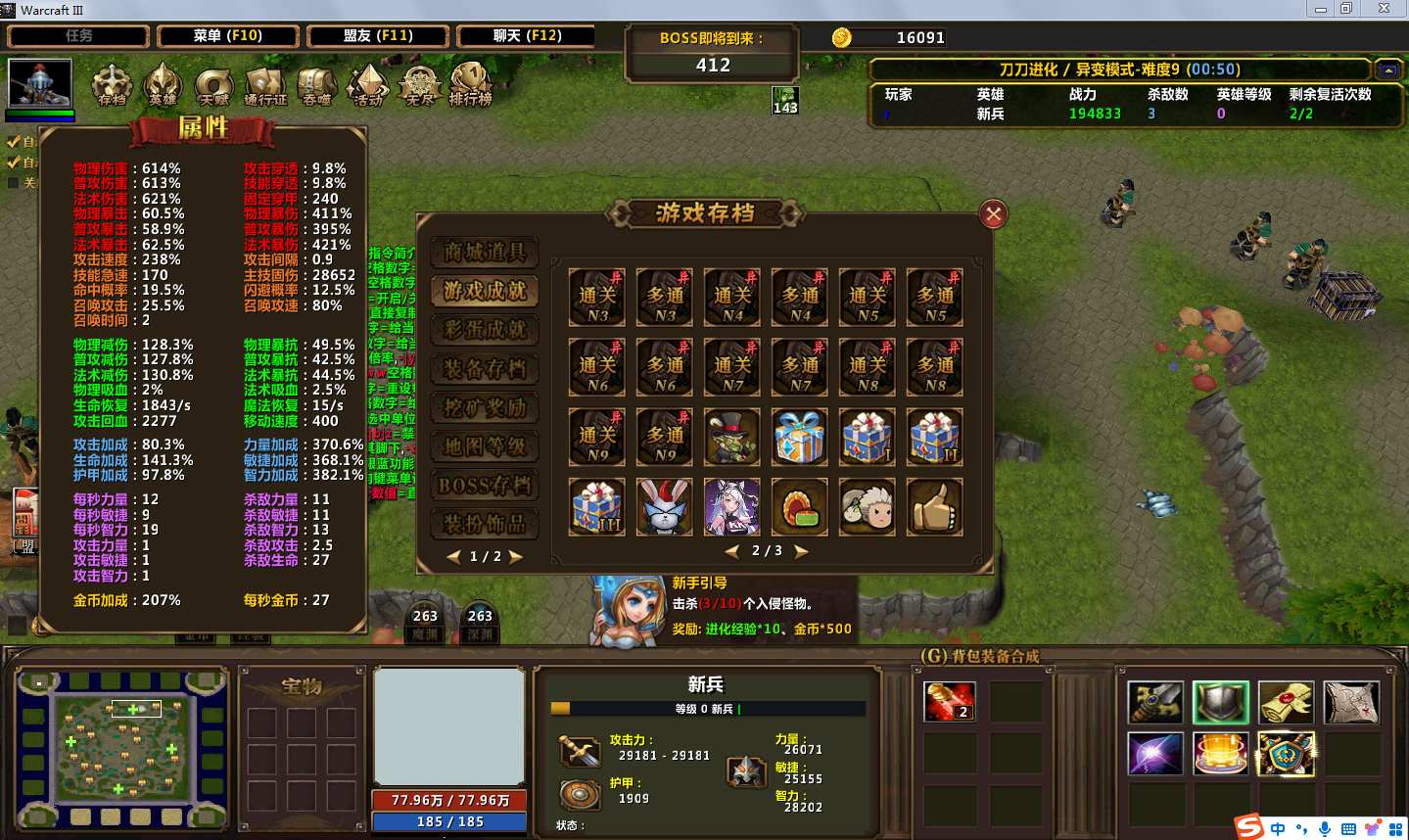This screenshot has width=1409, height=840.
Task: Open the 聊天 (F12) chat log
Action: coord(527,36)
